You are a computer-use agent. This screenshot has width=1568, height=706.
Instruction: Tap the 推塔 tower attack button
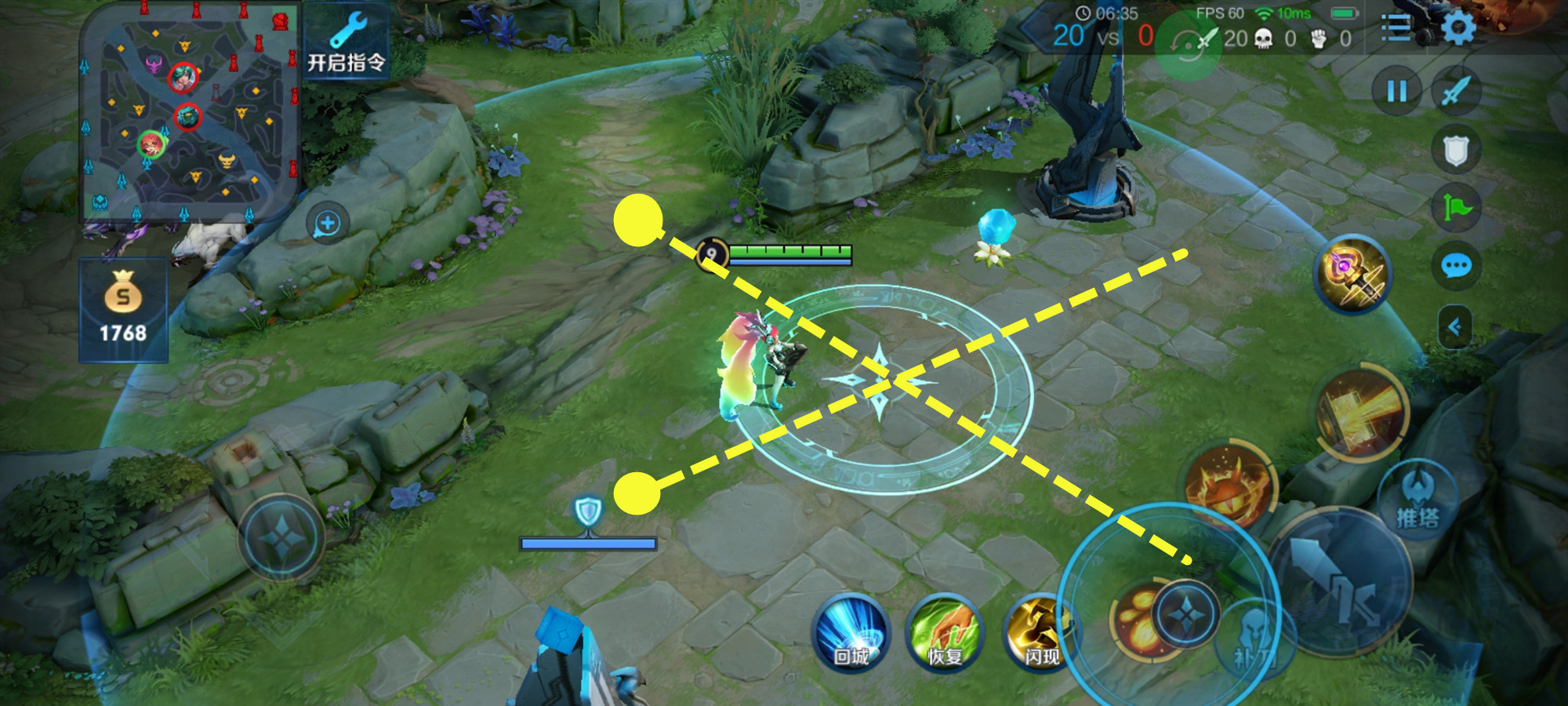click(x=1417, y=500)
